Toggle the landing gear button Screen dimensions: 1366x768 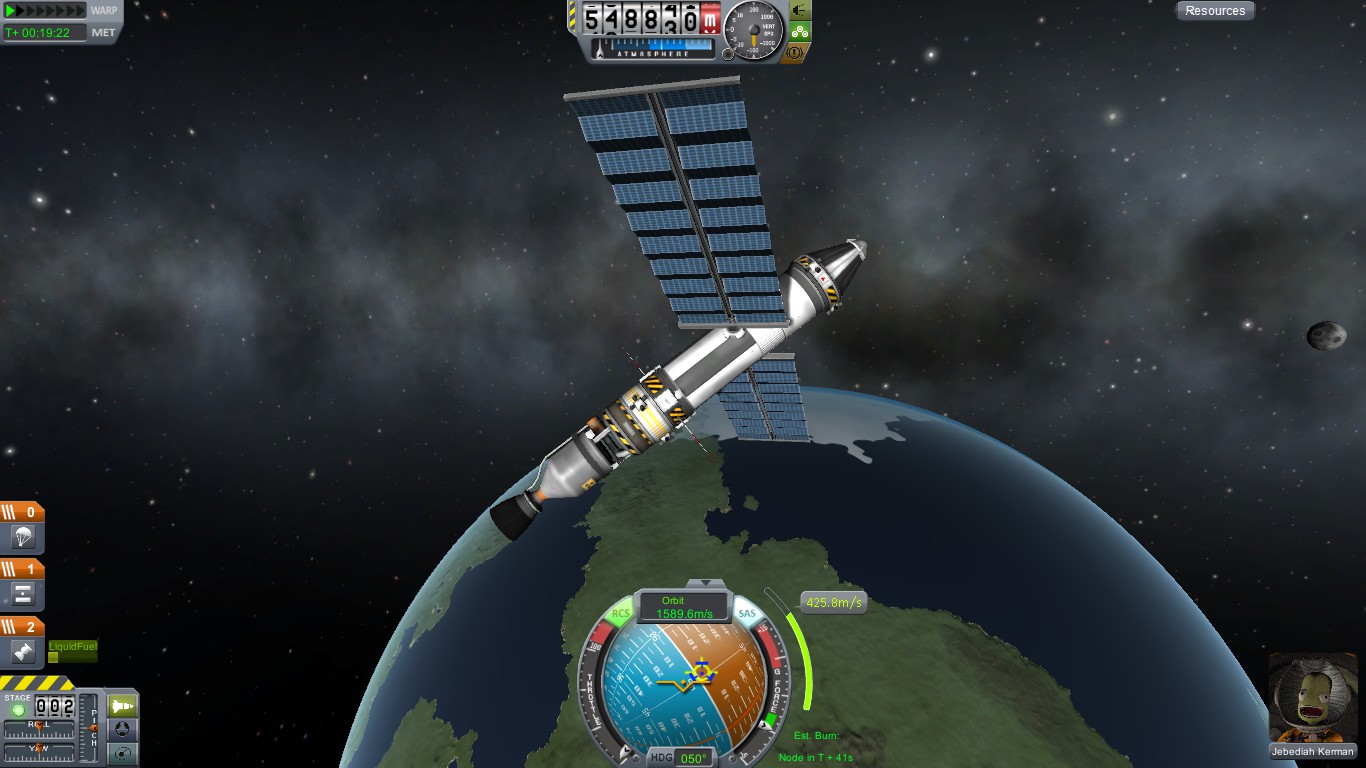(x=800, y=31)
